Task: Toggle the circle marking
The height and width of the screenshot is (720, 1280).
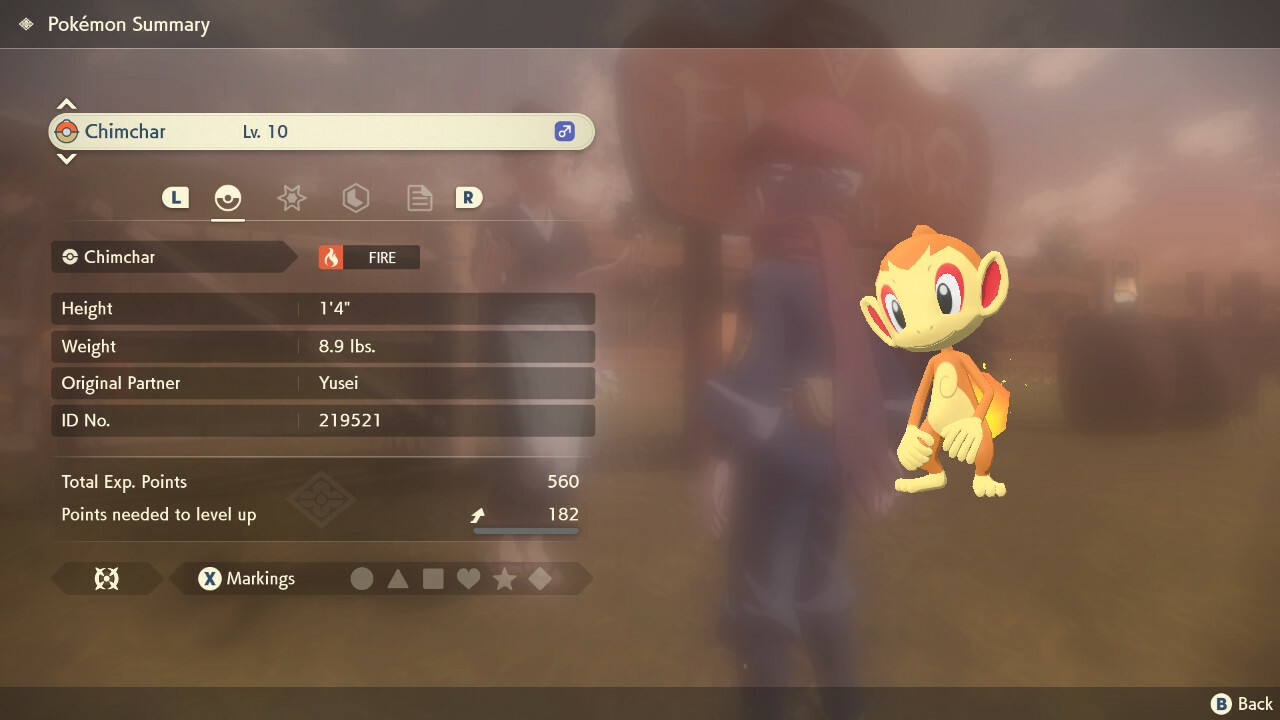Action: [x=362, y=578]
